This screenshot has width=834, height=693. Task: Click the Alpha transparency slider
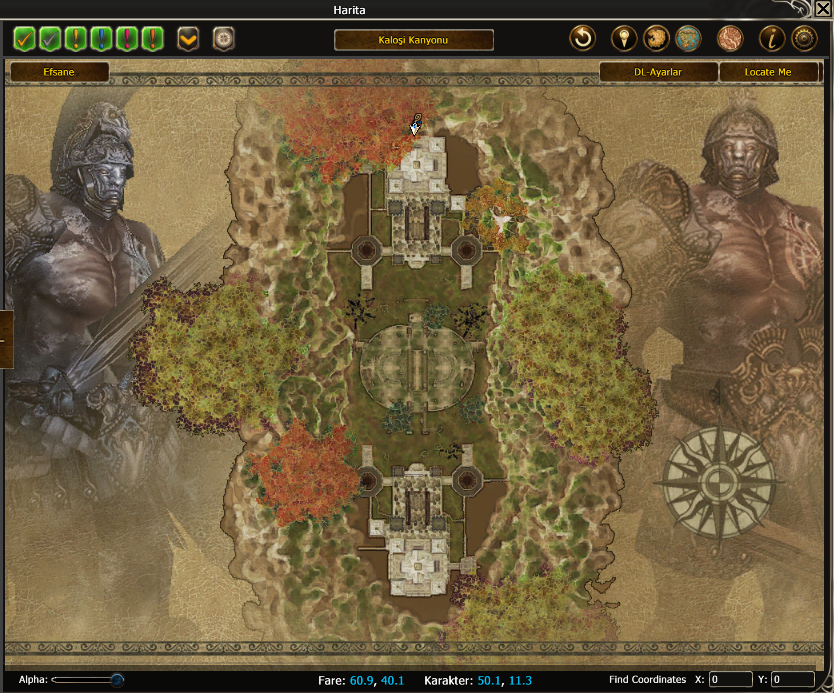[x=88, y=680]
